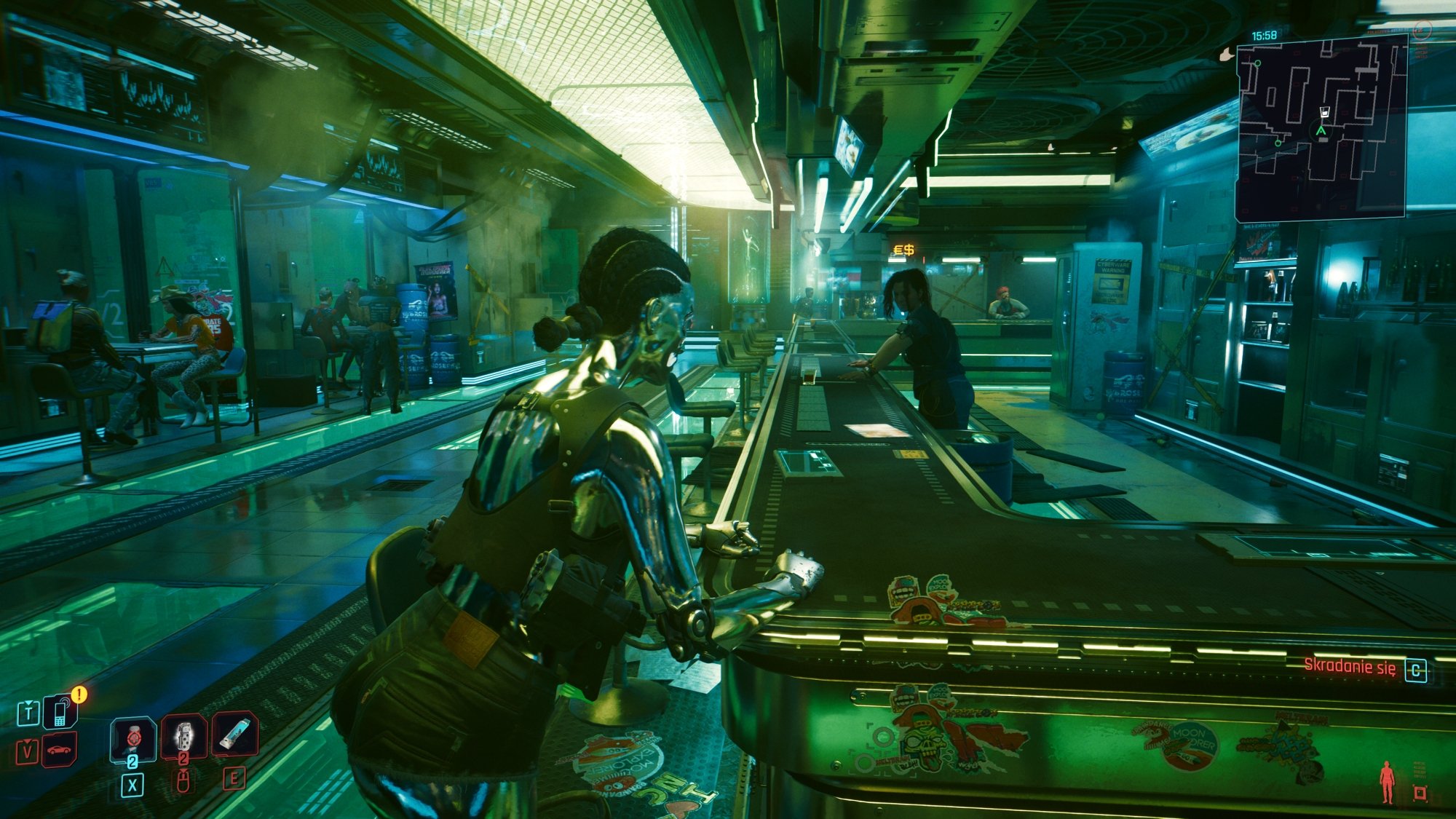Open the phone icon with the alert badge
Image resolution: width=1456 pixels, height=819 pixels.
[x=60, y=712]
